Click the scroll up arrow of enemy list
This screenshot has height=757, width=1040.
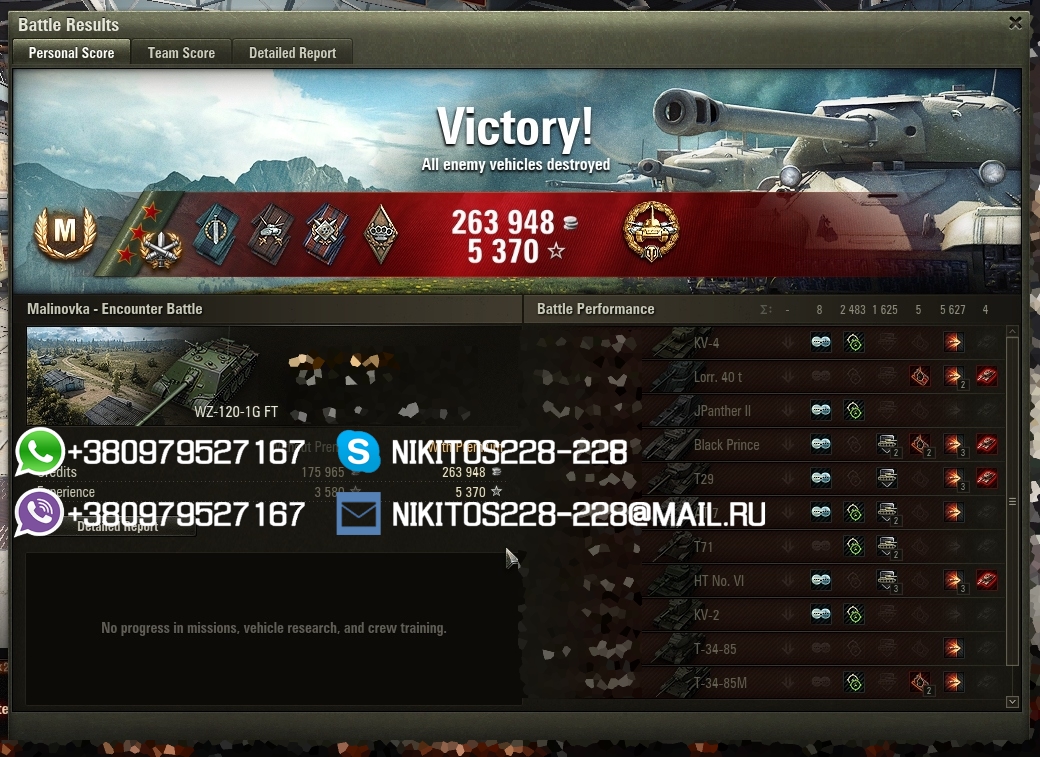coord(1012,332)
